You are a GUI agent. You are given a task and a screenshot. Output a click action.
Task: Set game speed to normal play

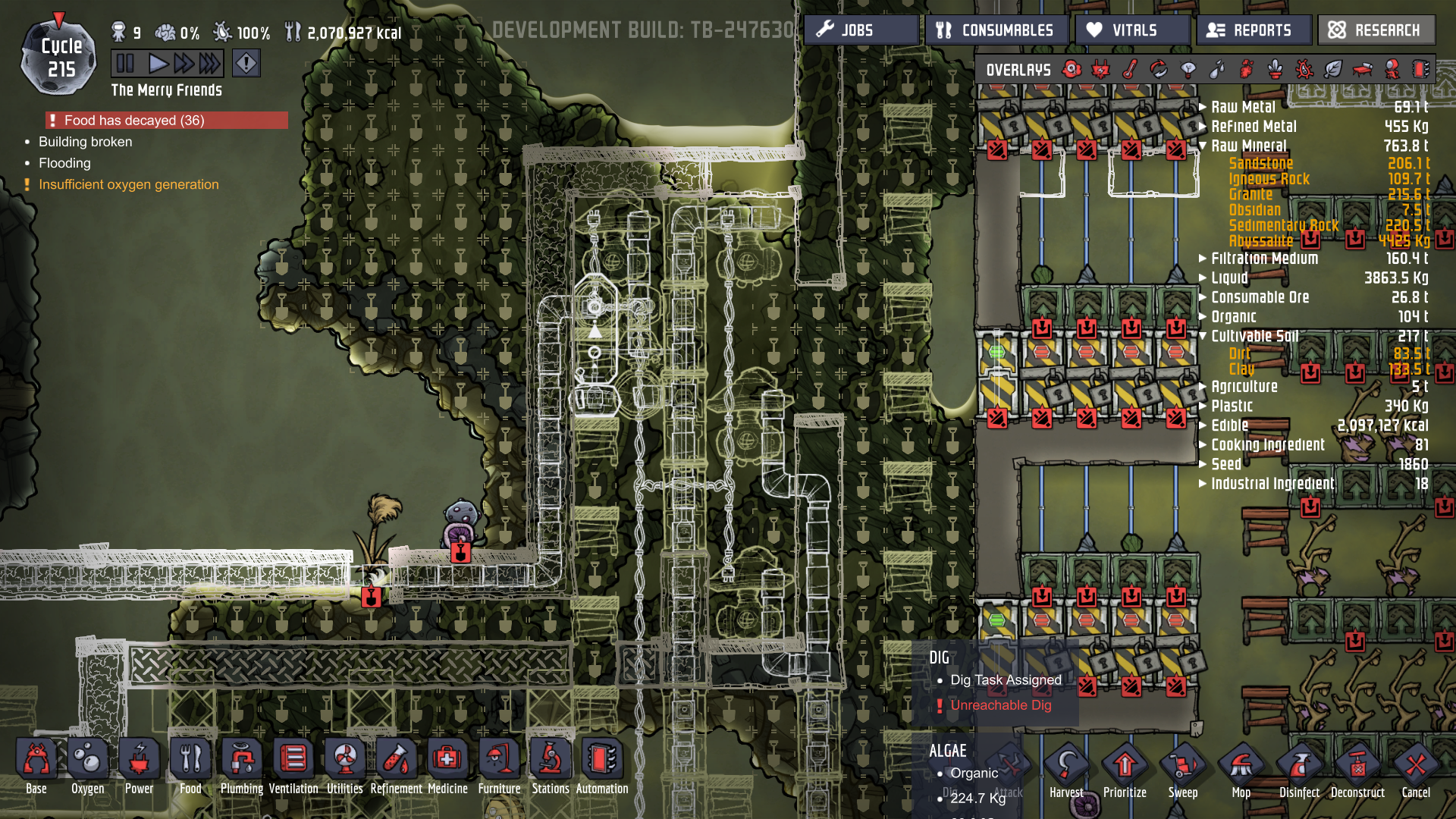[x=158, y=63]
